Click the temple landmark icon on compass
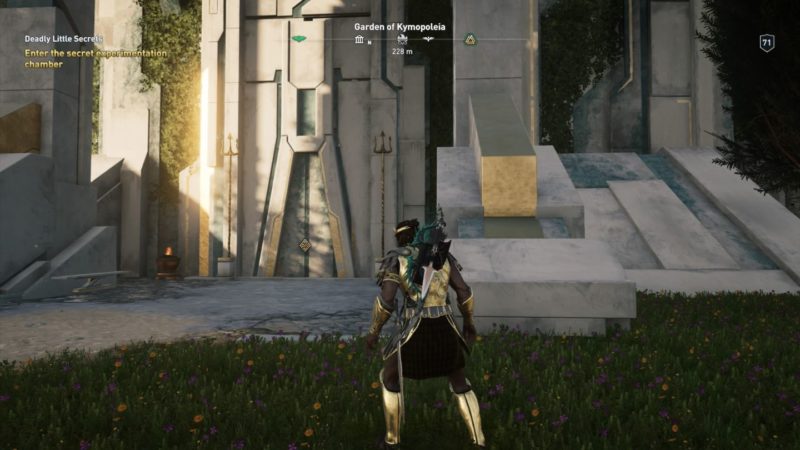This screenshot has height=450, width=800. (360, 40)
